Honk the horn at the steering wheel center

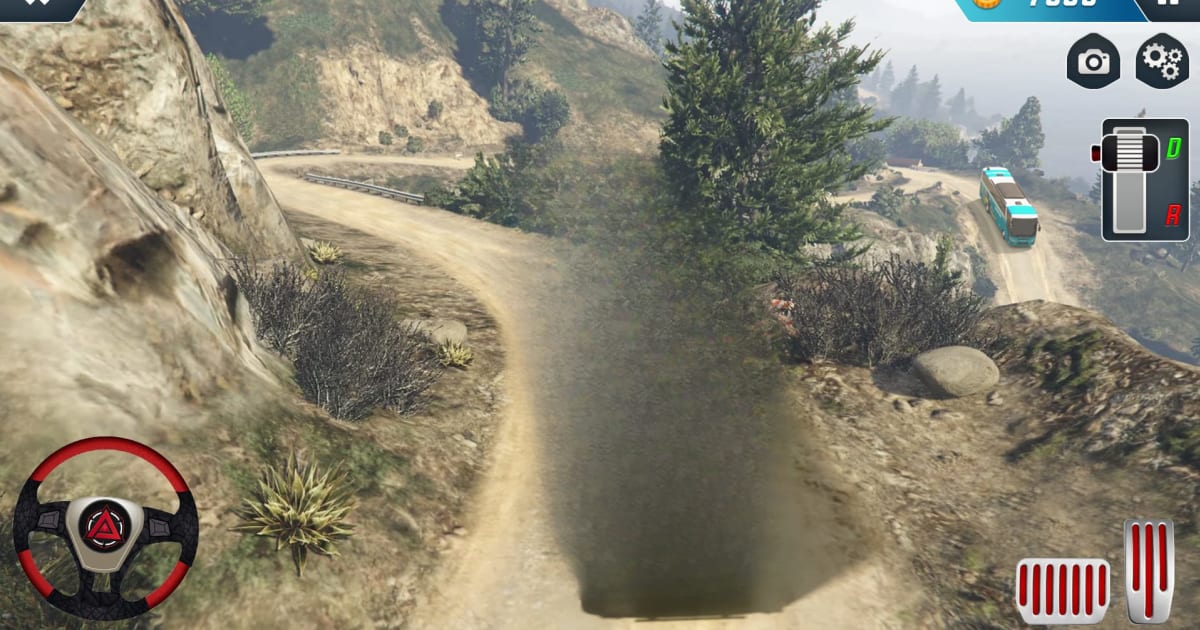(105, 526)
